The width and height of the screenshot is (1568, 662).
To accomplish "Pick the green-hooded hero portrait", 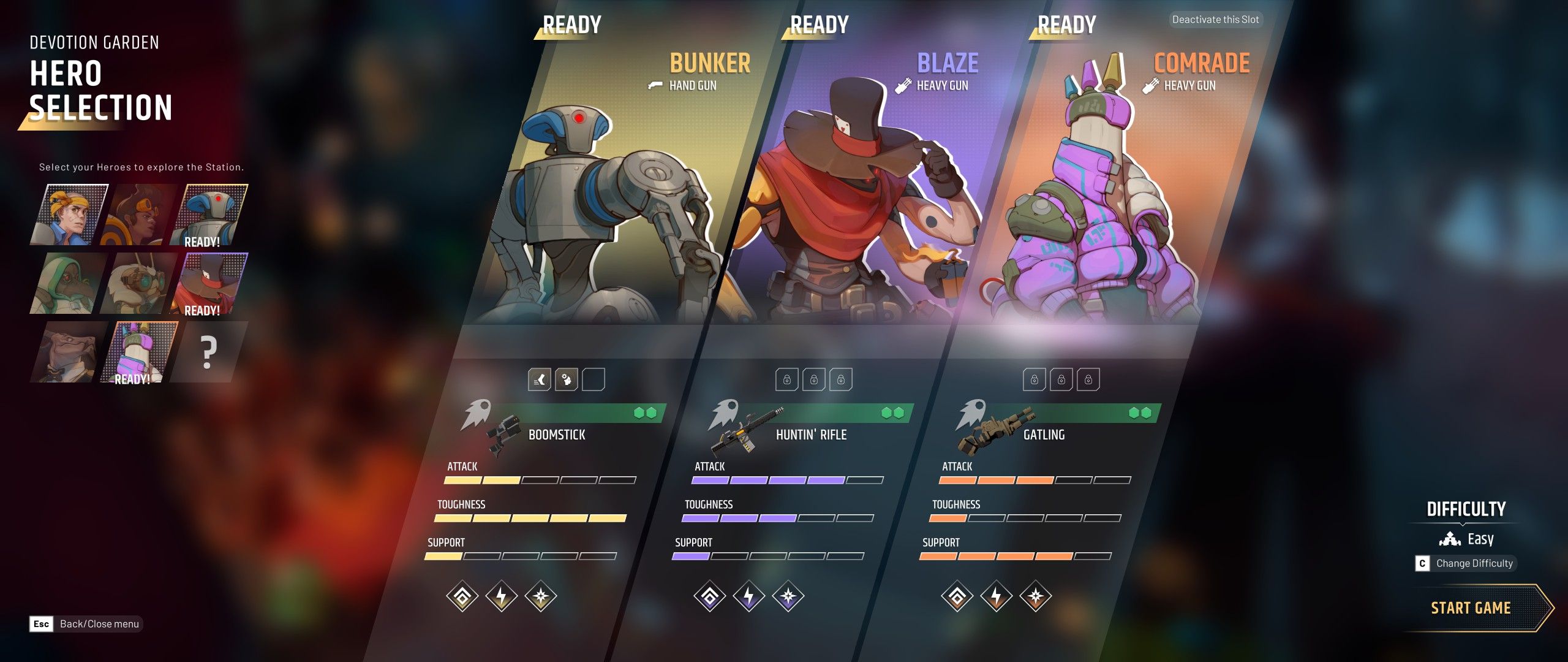I will click(x=69, y=283).
